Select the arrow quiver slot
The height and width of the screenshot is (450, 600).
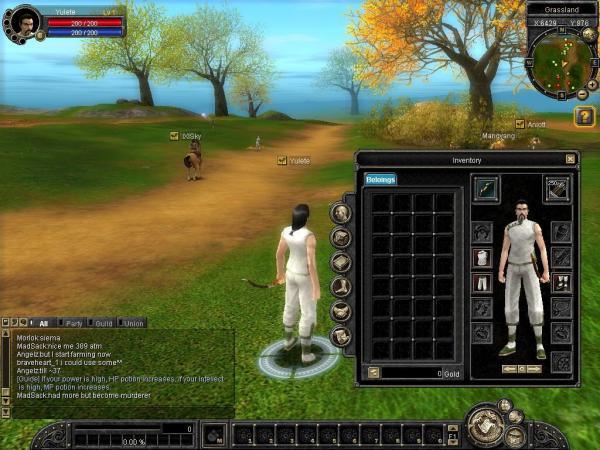[557, 187]
